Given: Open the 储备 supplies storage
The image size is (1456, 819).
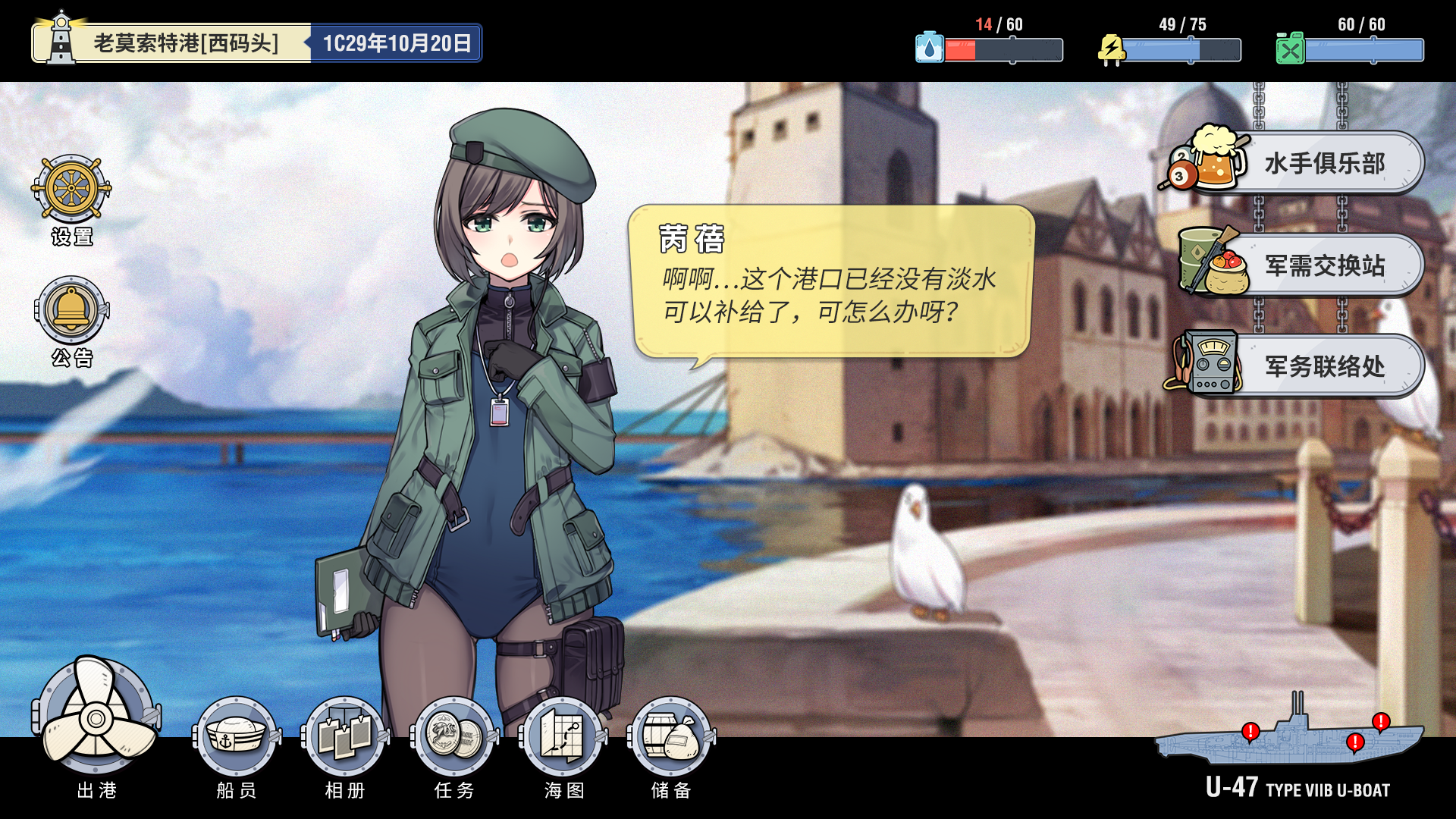Looking at the screenshot, I should coord(671,736).
